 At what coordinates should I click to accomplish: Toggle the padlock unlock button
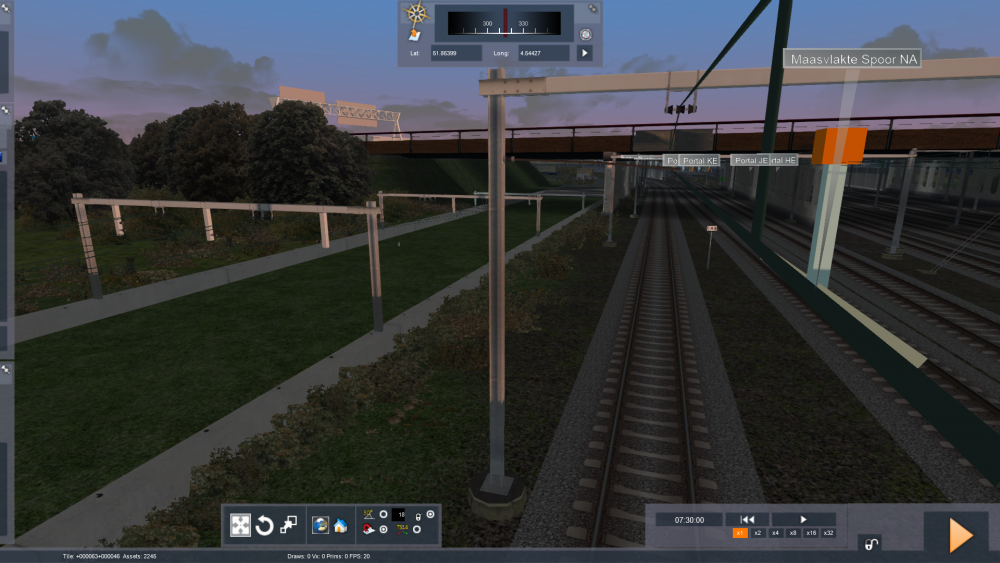click(871, 544)
